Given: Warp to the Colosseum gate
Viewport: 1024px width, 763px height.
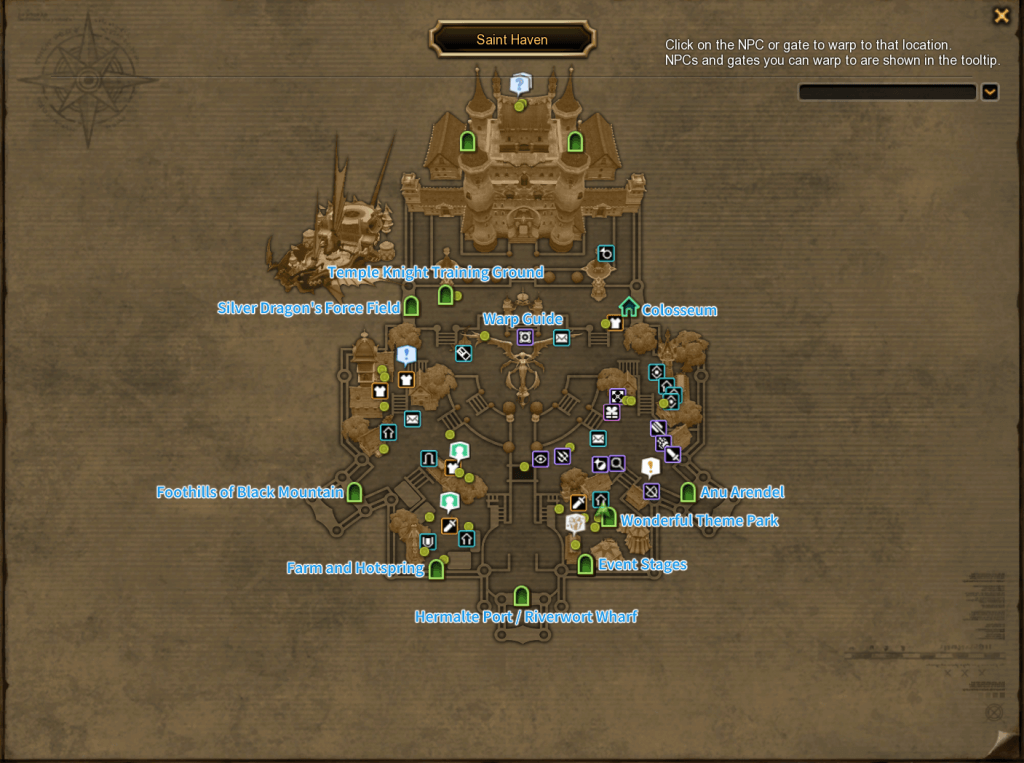Looking at the screenshot, I should coord(629,307).
